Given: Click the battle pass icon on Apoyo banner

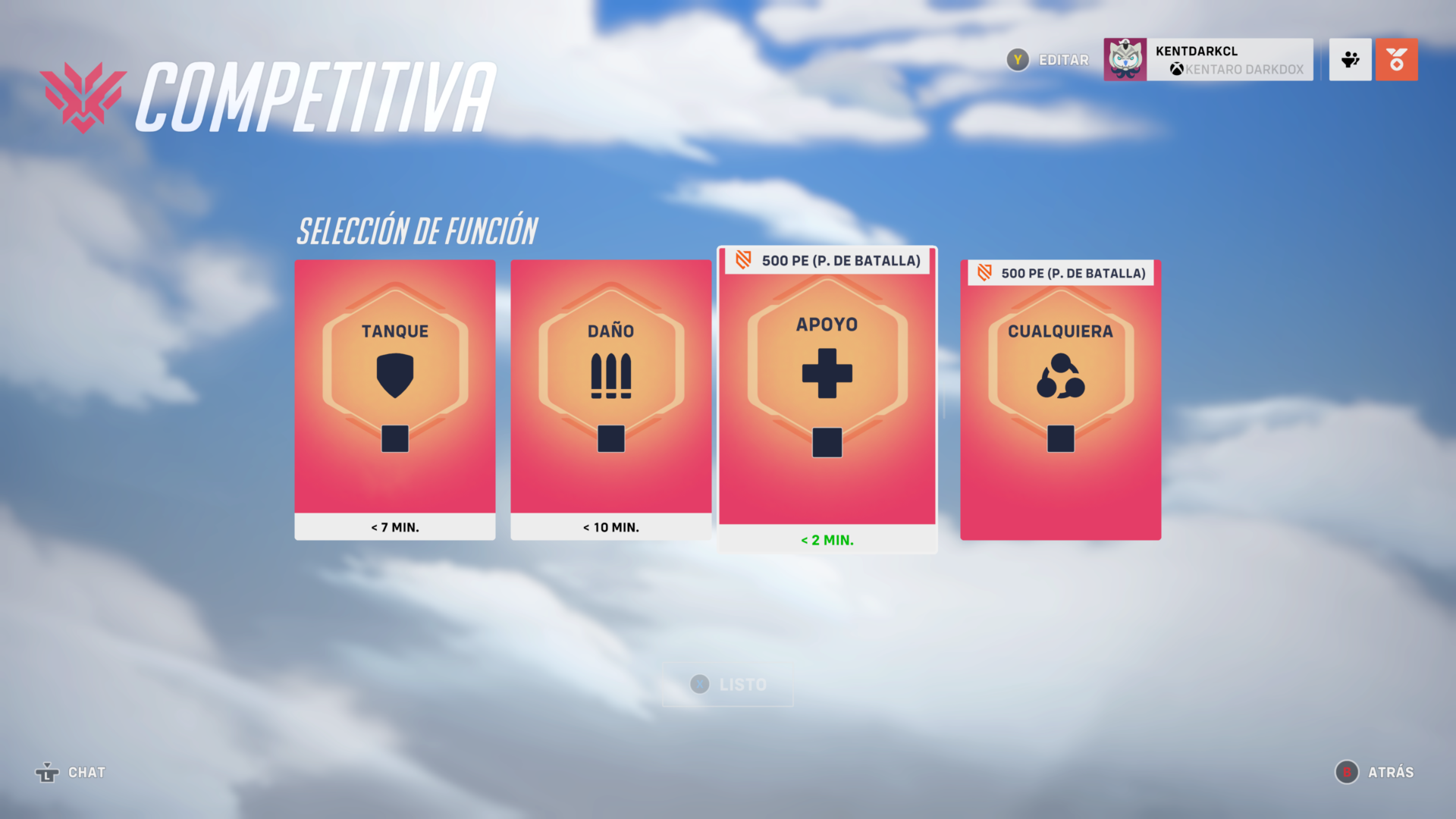Looking at the screenshot, I should [x=742, y=260].
